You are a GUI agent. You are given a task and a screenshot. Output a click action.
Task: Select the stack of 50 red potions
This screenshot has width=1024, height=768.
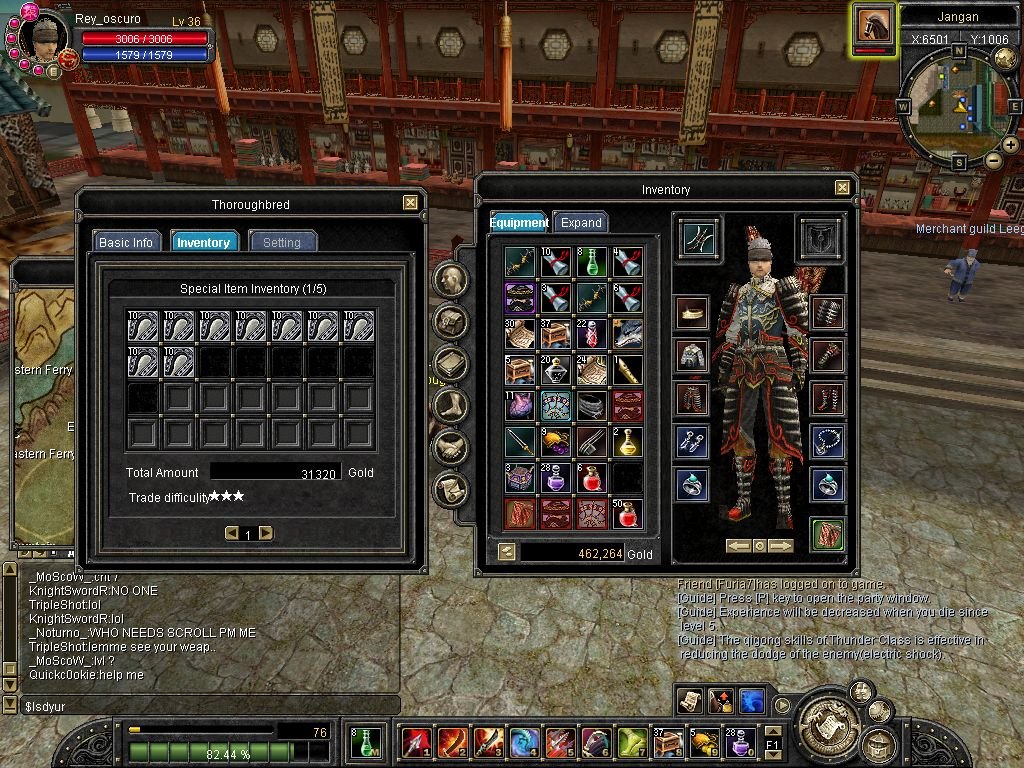(627, 514)
